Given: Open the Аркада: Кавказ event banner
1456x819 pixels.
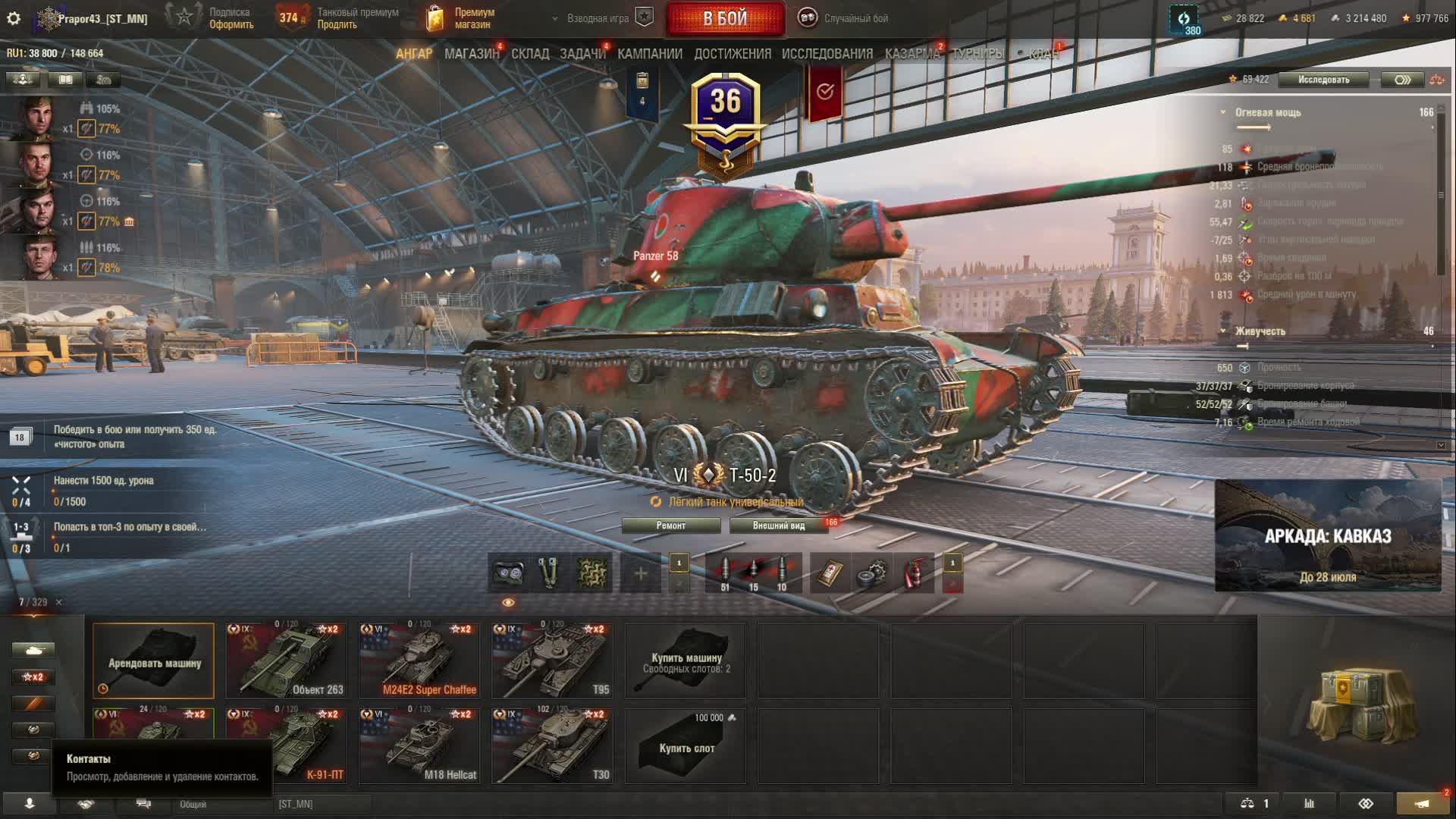Looking at the screenshot, I should coord(1328,535).
